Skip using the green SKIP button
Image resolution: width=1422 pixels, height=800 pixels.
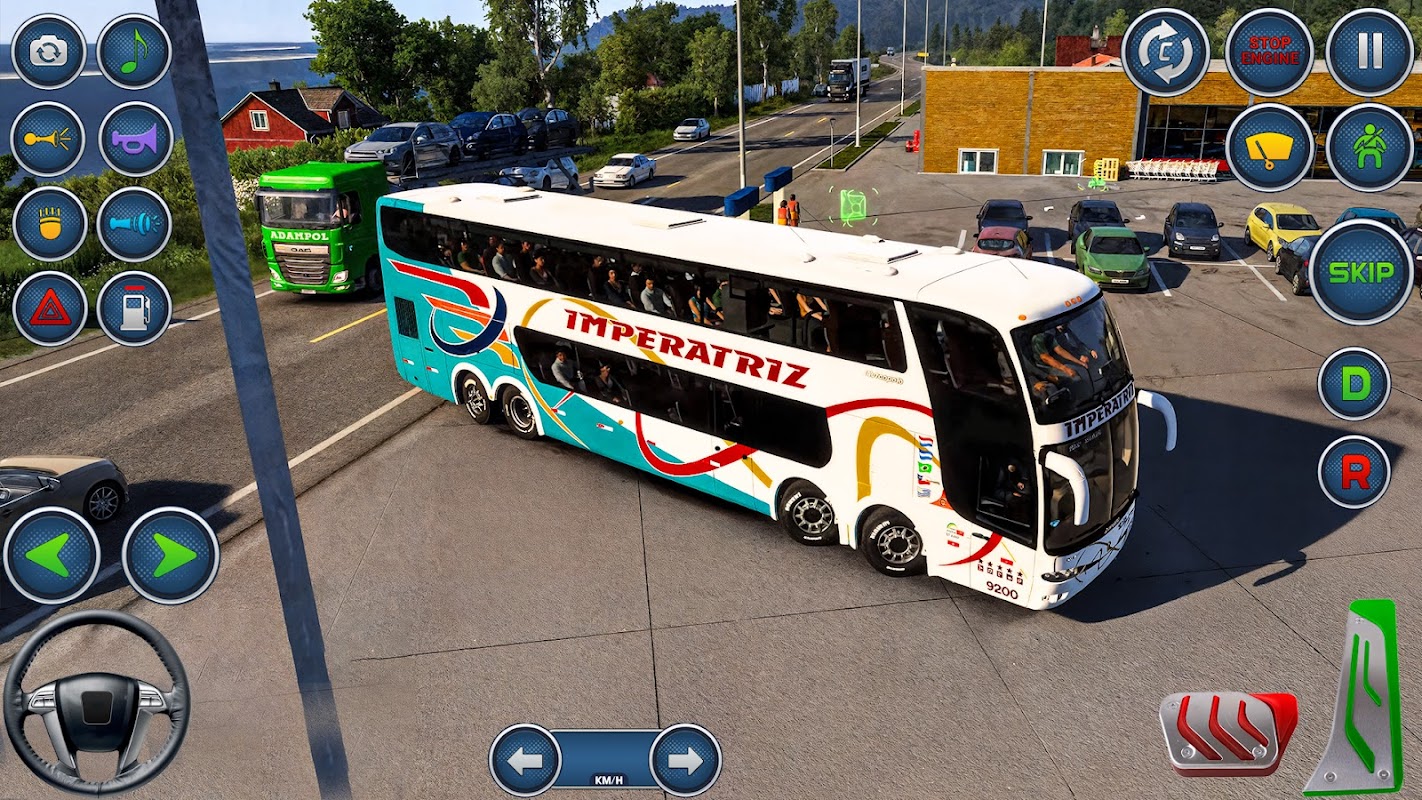pos(1360,272)
